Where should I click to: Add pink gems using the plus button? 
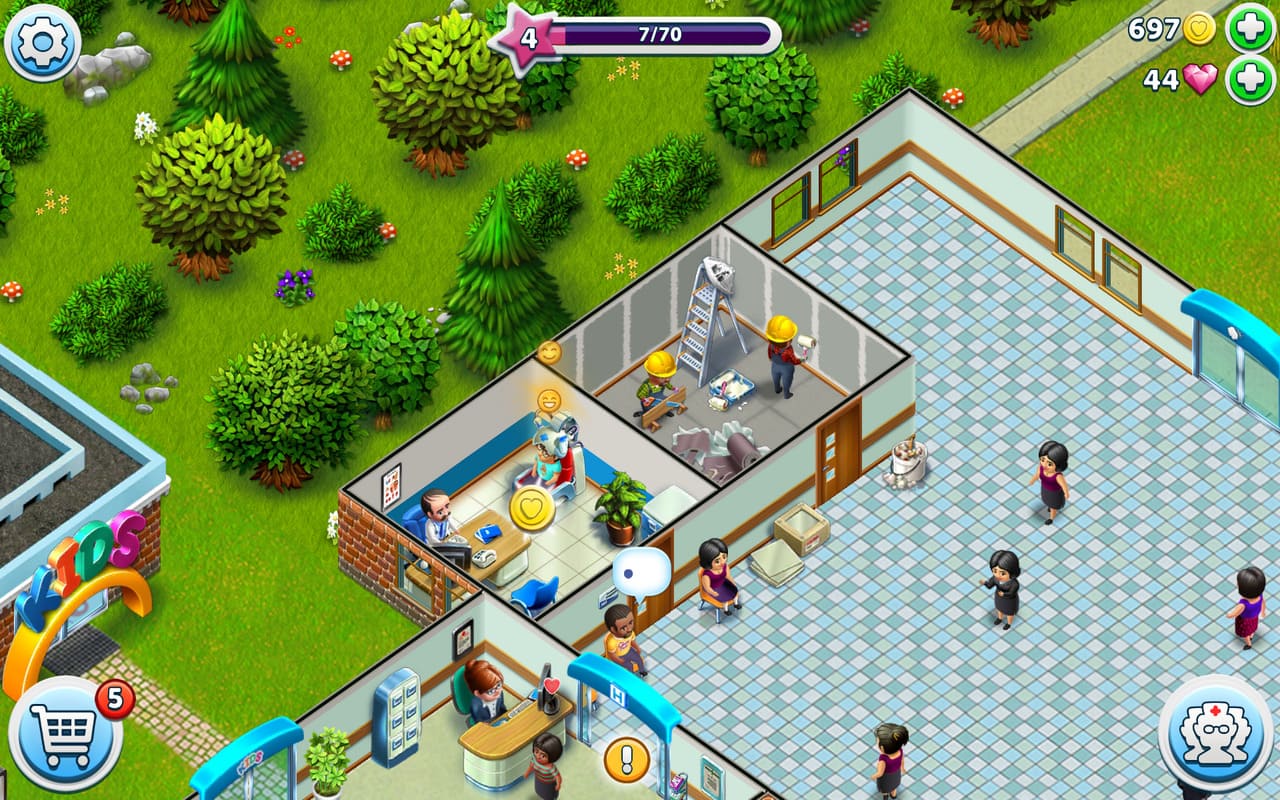(x=1250, y=80)
